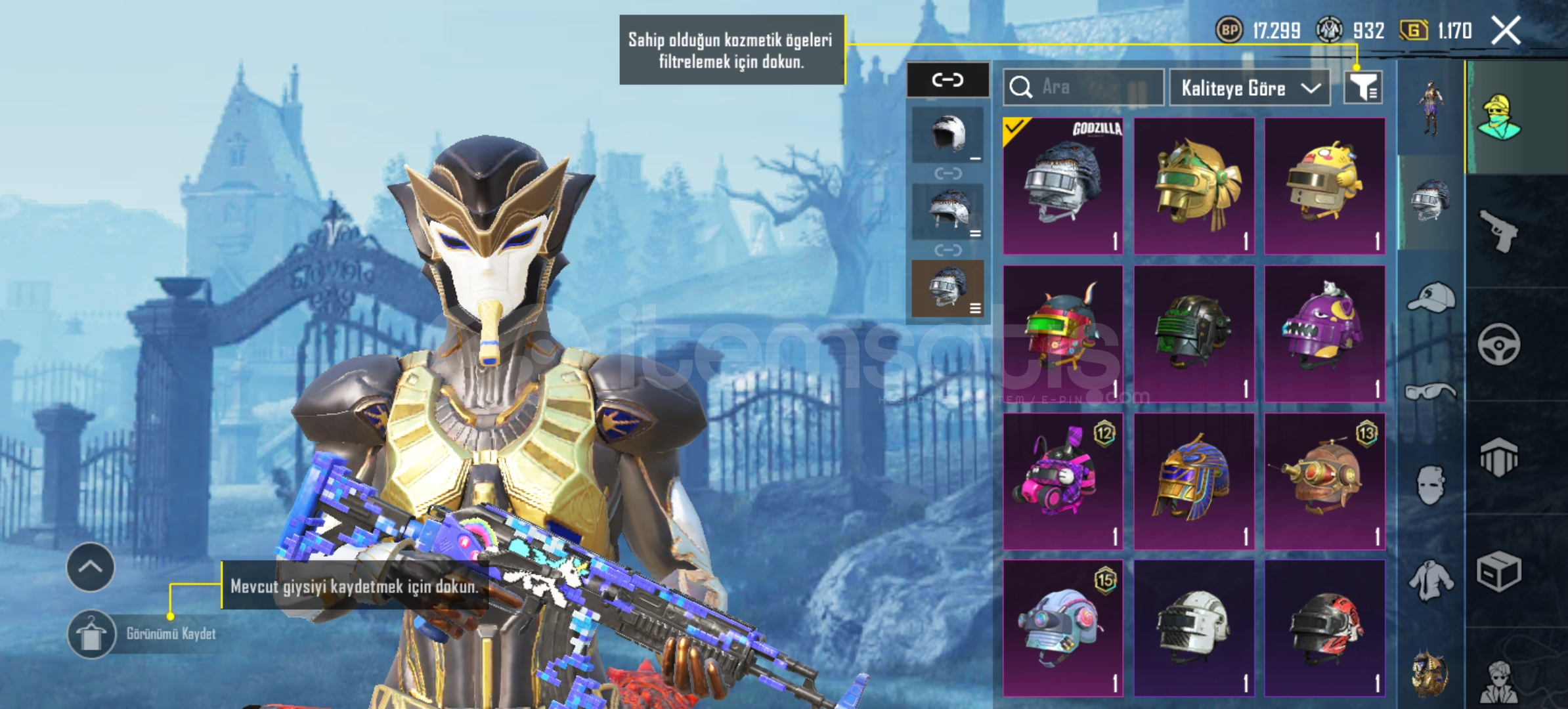Toggle the owned cosmetics filter funnel
The image size is (1568, 709).
coord(1363,87)
